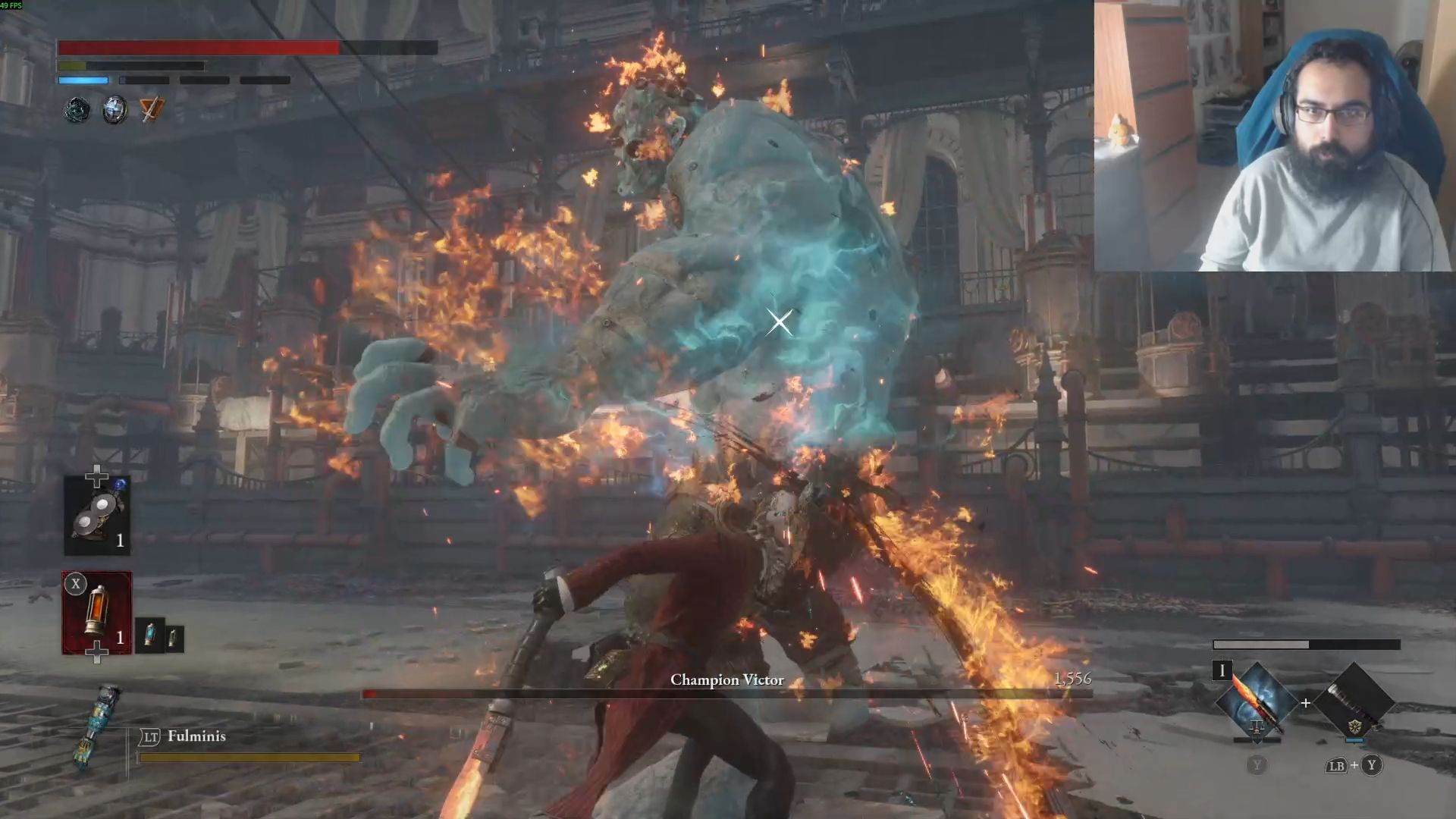This screenshot has width=1456, height=819.
Task: Use the flaming blade Fable Art
Action: pyautogui.click(x=1256, y=702)
